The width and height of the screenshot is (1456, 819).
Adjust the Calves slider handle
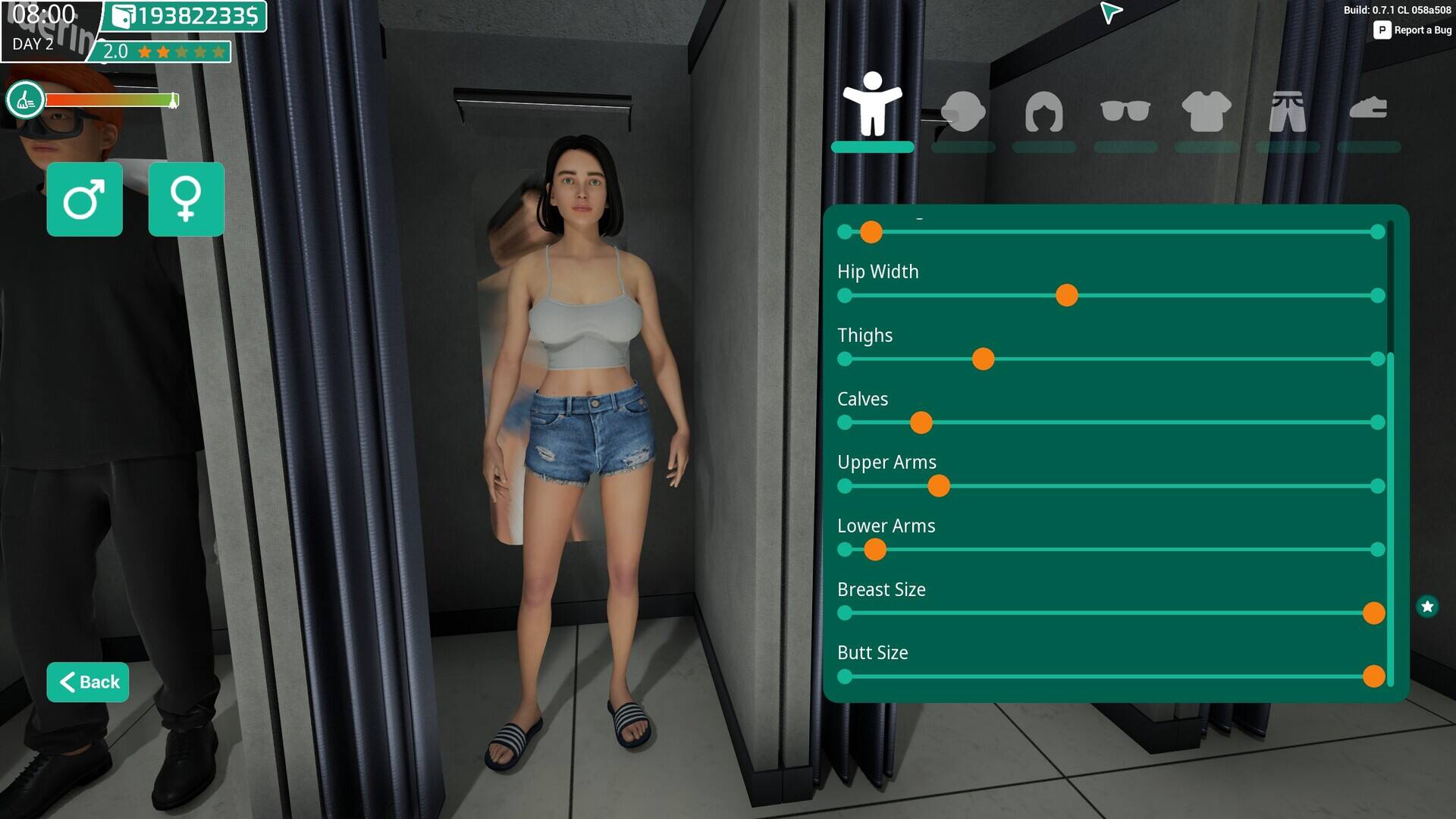921,423
